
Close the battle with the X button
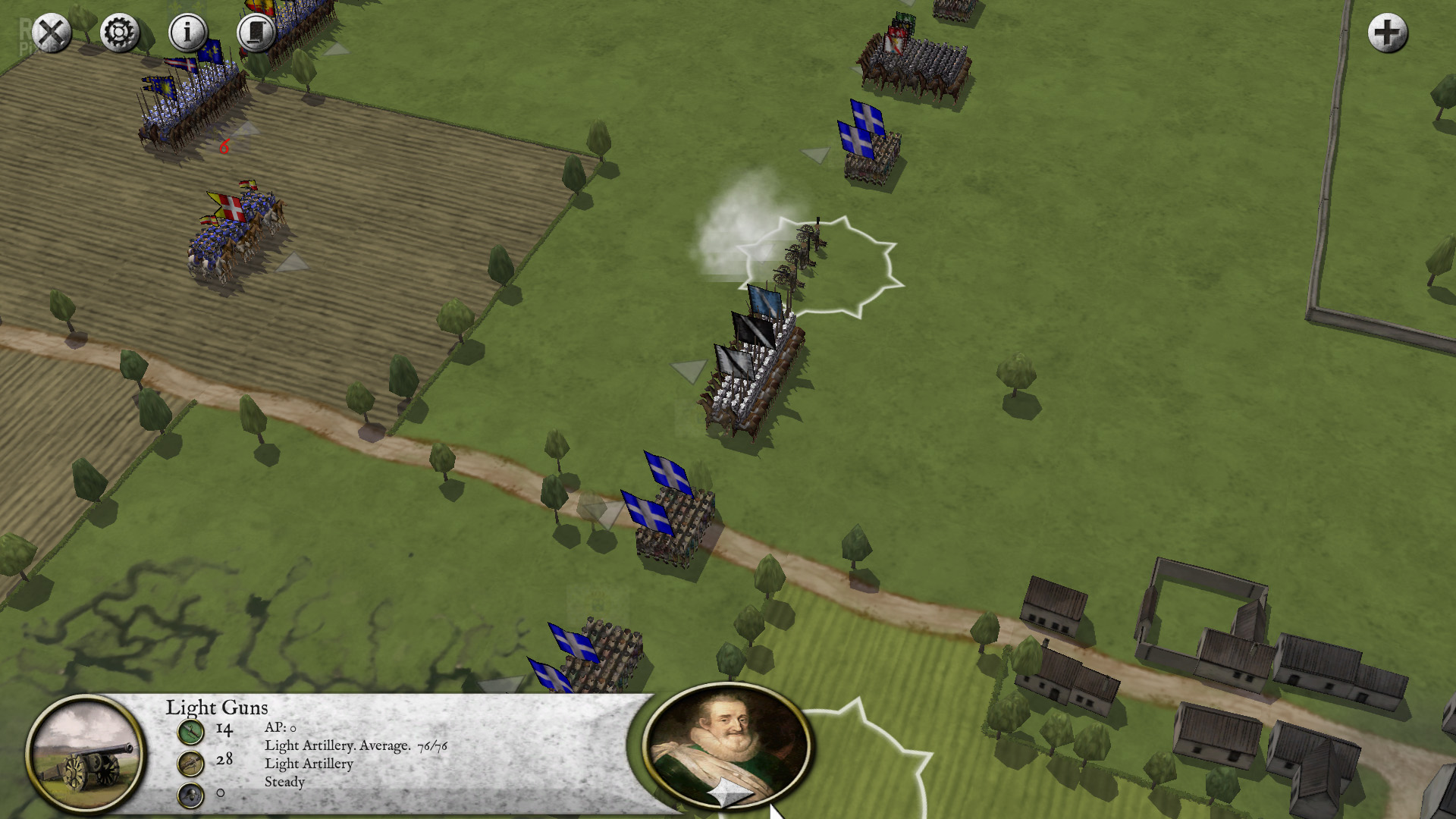(x=51, y=33)
